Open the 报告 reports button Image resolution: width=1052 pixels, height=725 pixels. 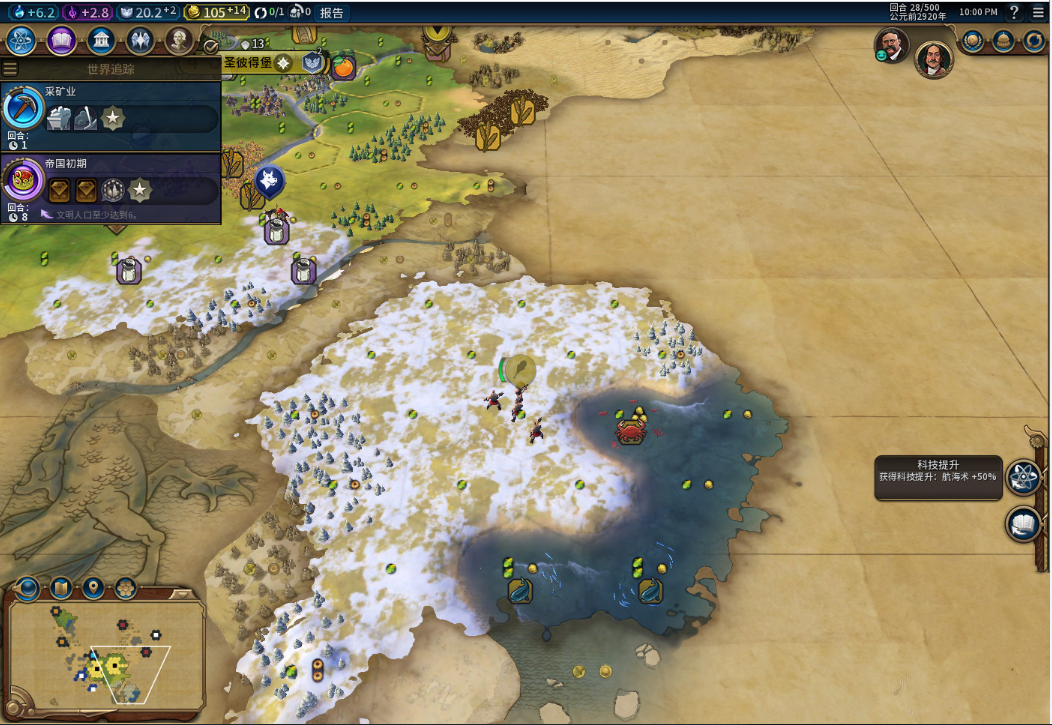click(332, 12)
